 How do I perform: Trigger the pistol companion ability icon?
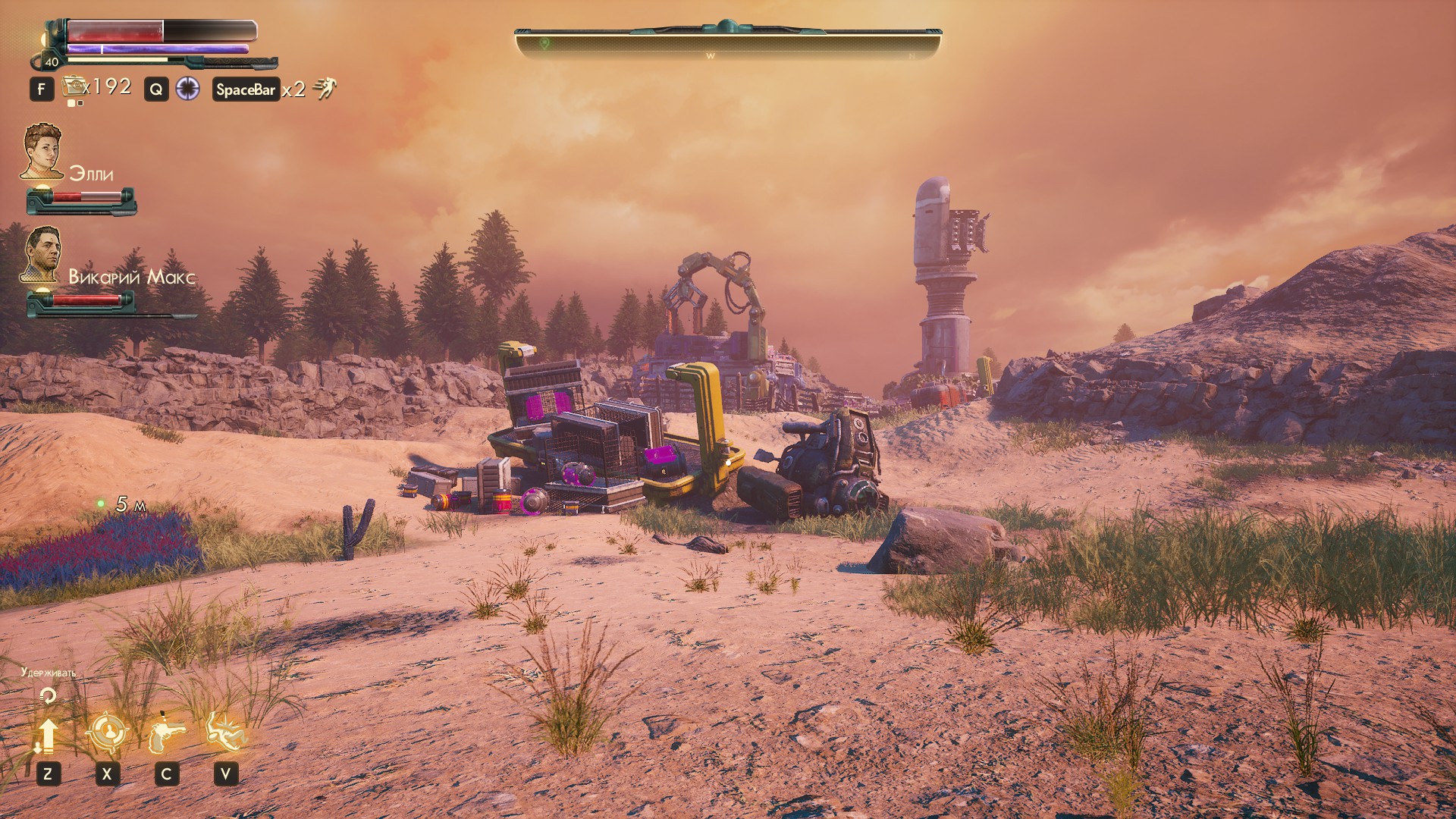[x=166, y=733]
